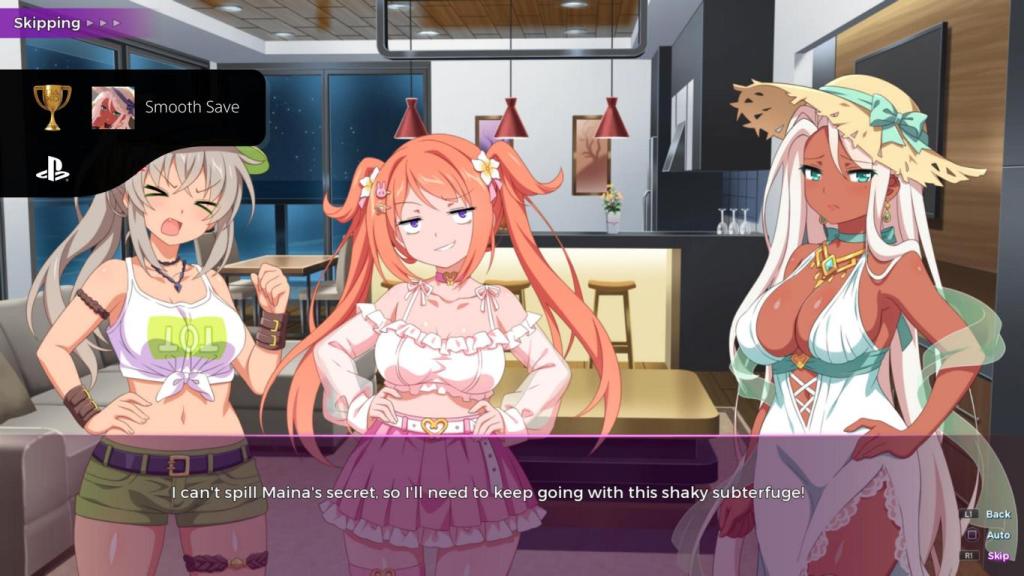1024x576 pixels.
Task: Select the Back option label
Action: pos(997,514)
